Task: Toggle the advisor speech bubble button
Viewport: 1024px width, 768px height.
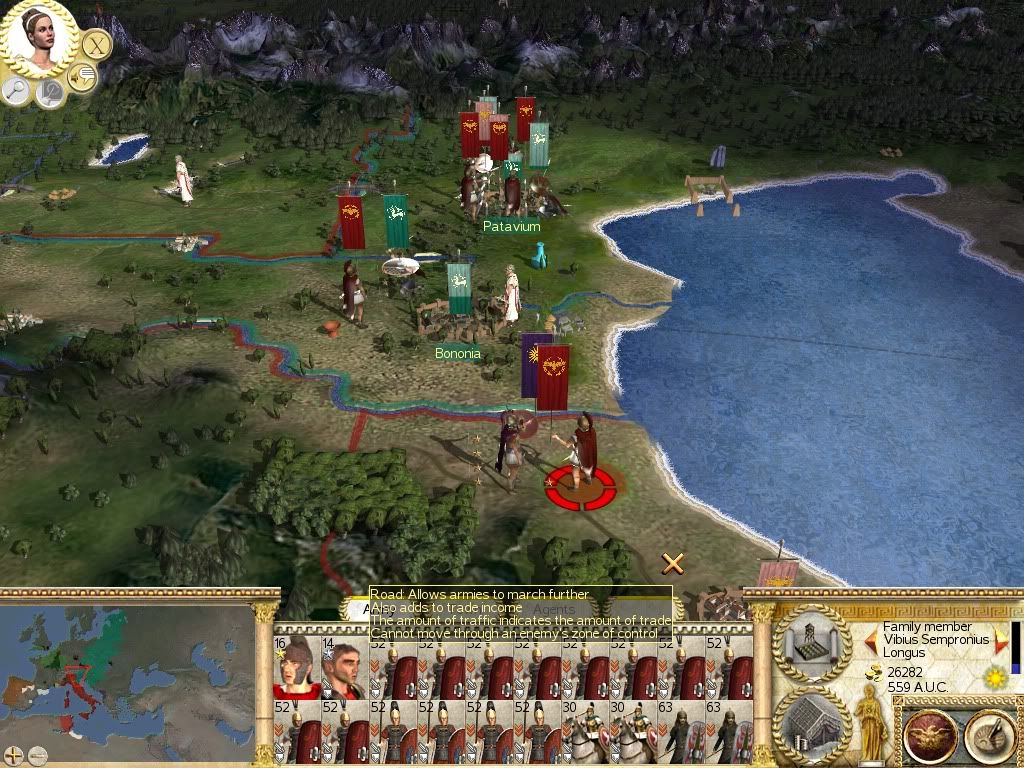Action: pyautogui.click(x=82, y=76)
